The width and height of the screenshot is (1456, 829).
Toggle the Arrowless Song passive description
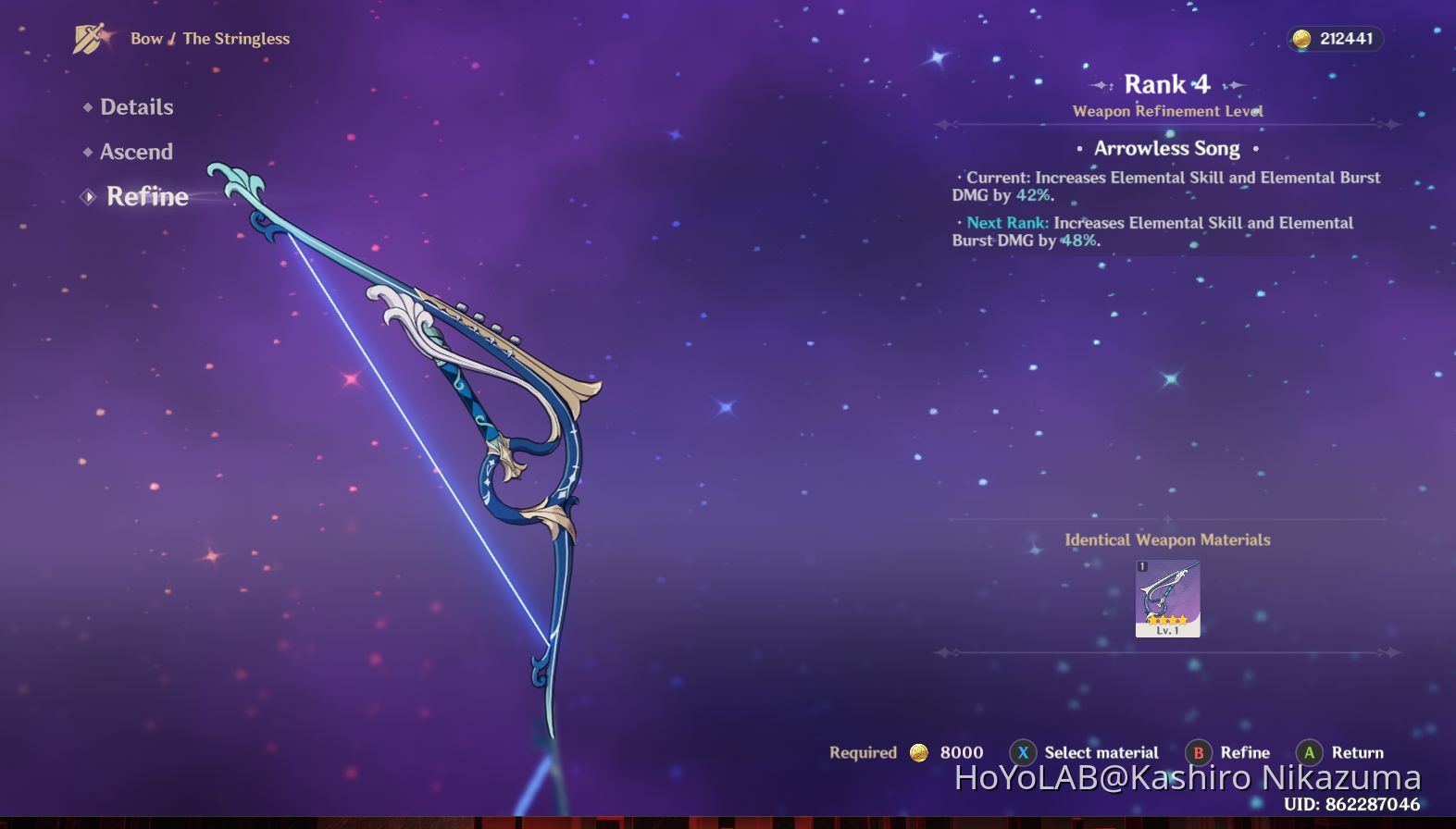coord(1168,148)
